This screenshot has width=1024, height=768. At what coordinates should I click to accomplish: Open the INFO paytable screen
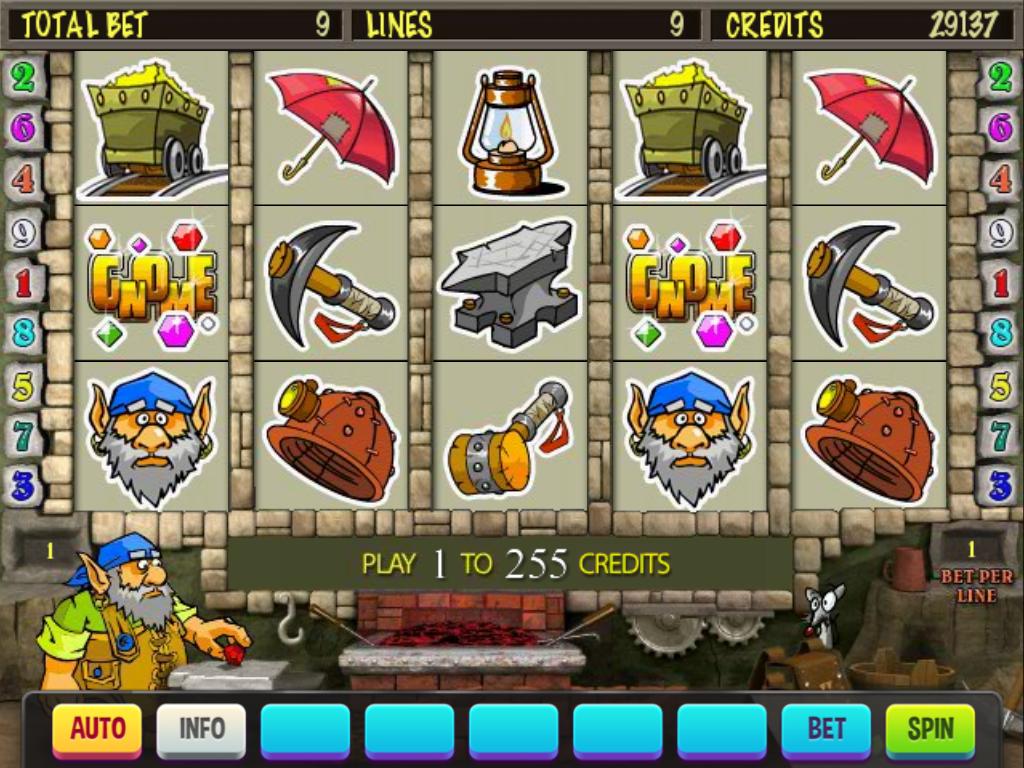(201, 730)
